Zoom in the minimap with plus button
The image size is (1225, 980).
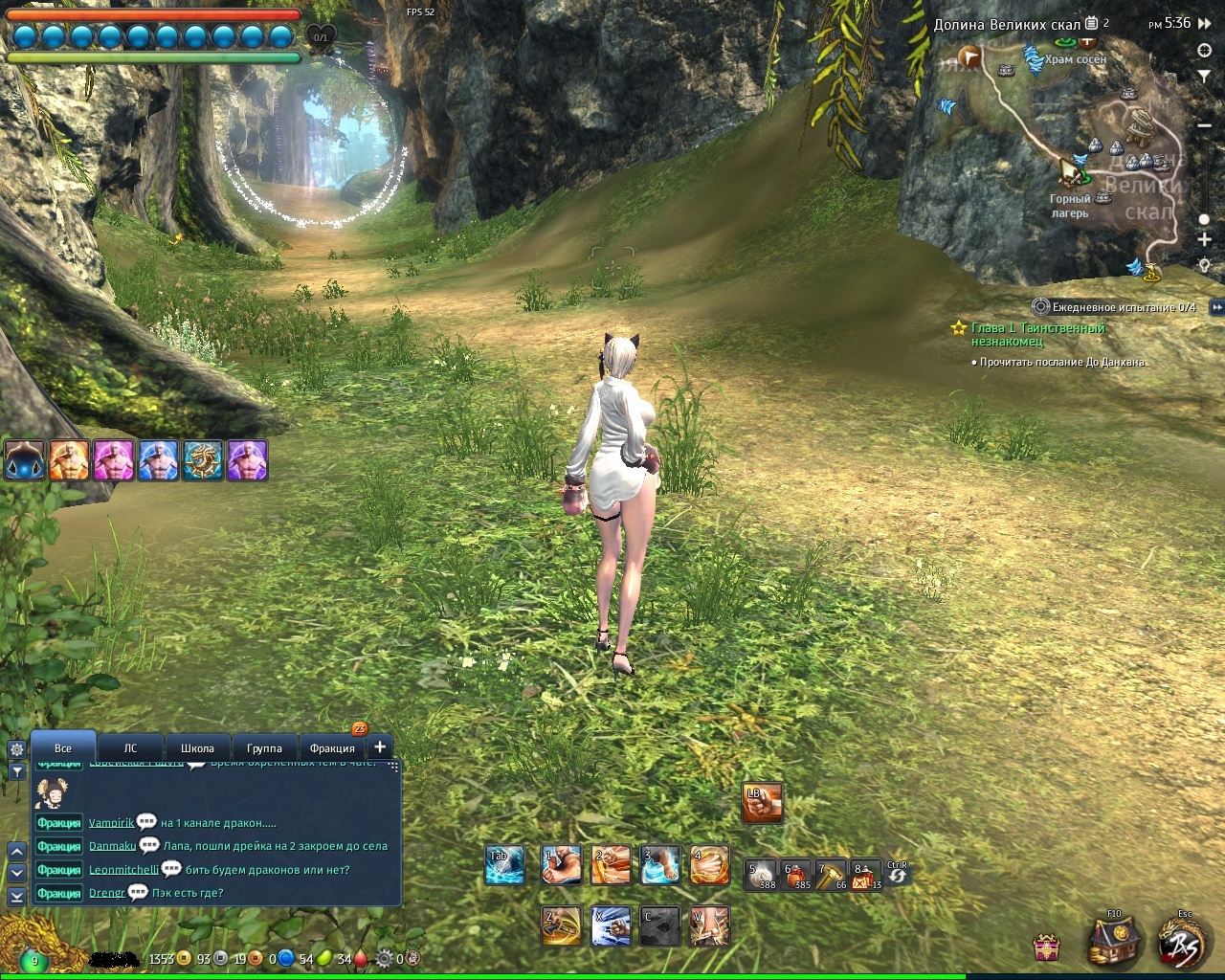click(1205, 239)
